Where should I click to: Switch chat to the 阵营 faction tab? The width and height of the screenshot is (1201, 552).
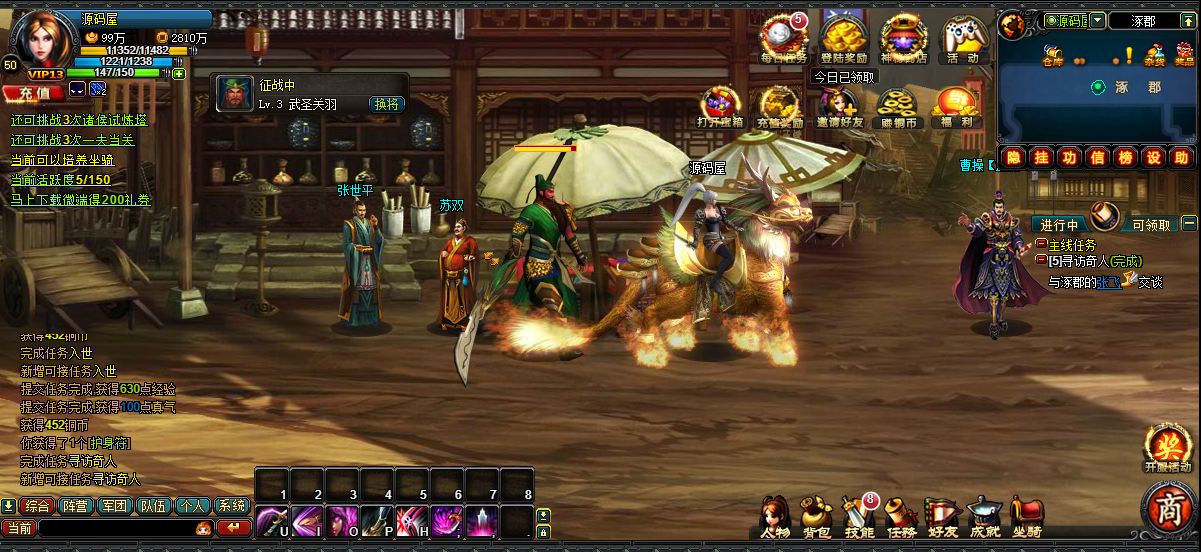pos(76,506)
